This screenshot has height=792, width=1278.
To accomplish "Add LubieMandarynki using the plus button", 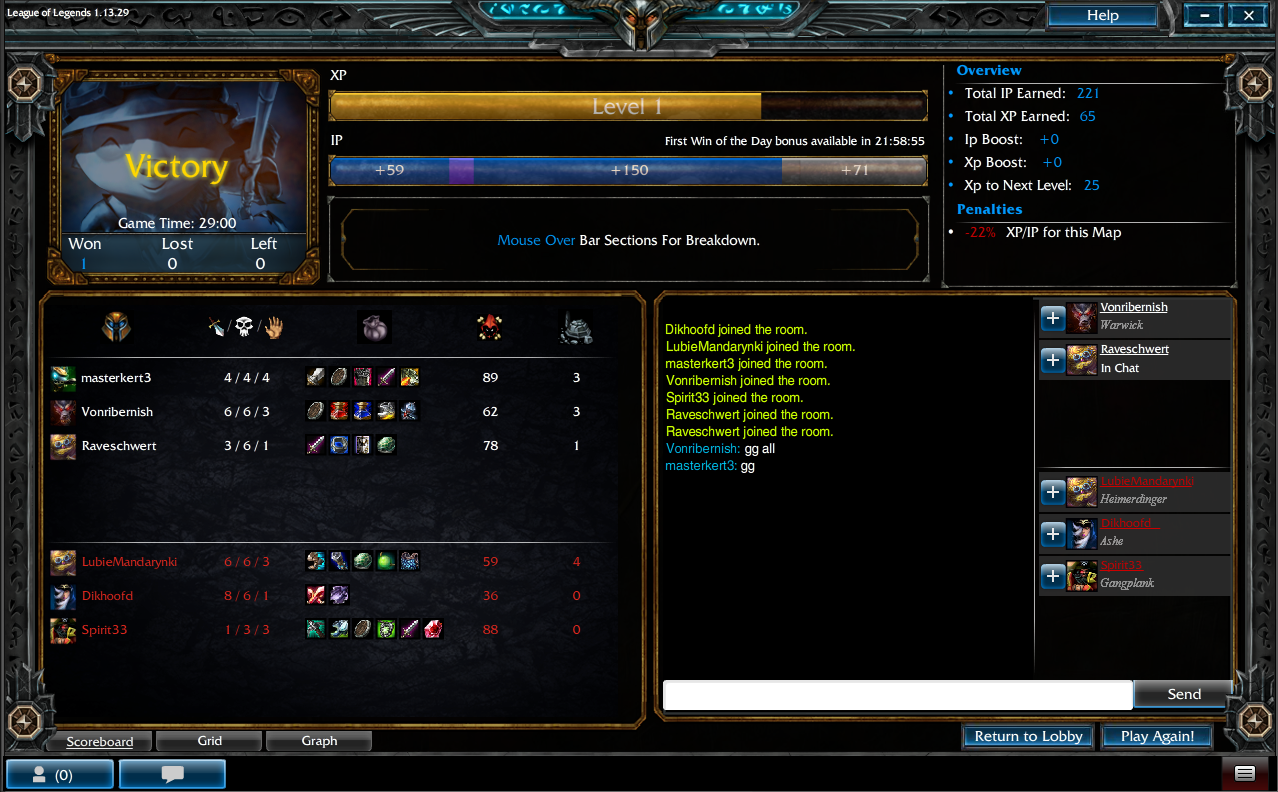I will pyautogui.click(x=1053, y=492).
